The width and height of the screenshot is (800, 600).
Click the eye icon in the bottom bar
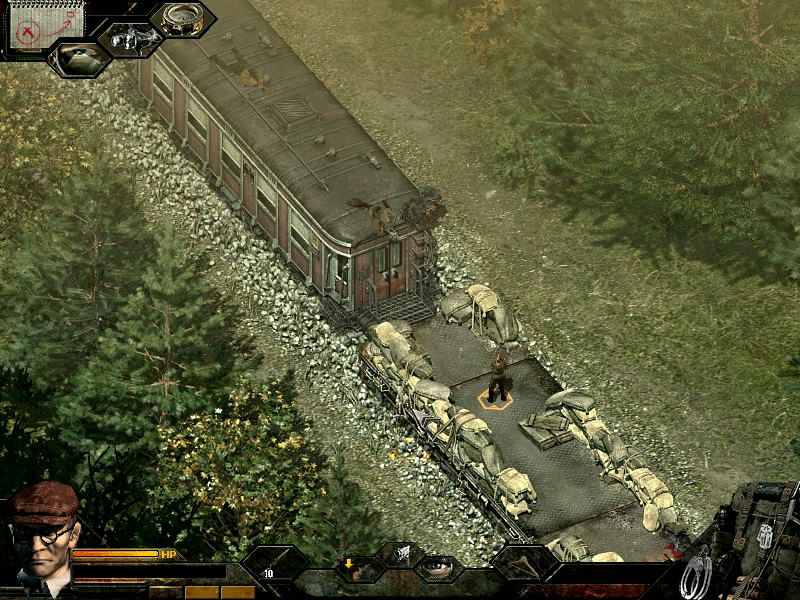point(437,567)
